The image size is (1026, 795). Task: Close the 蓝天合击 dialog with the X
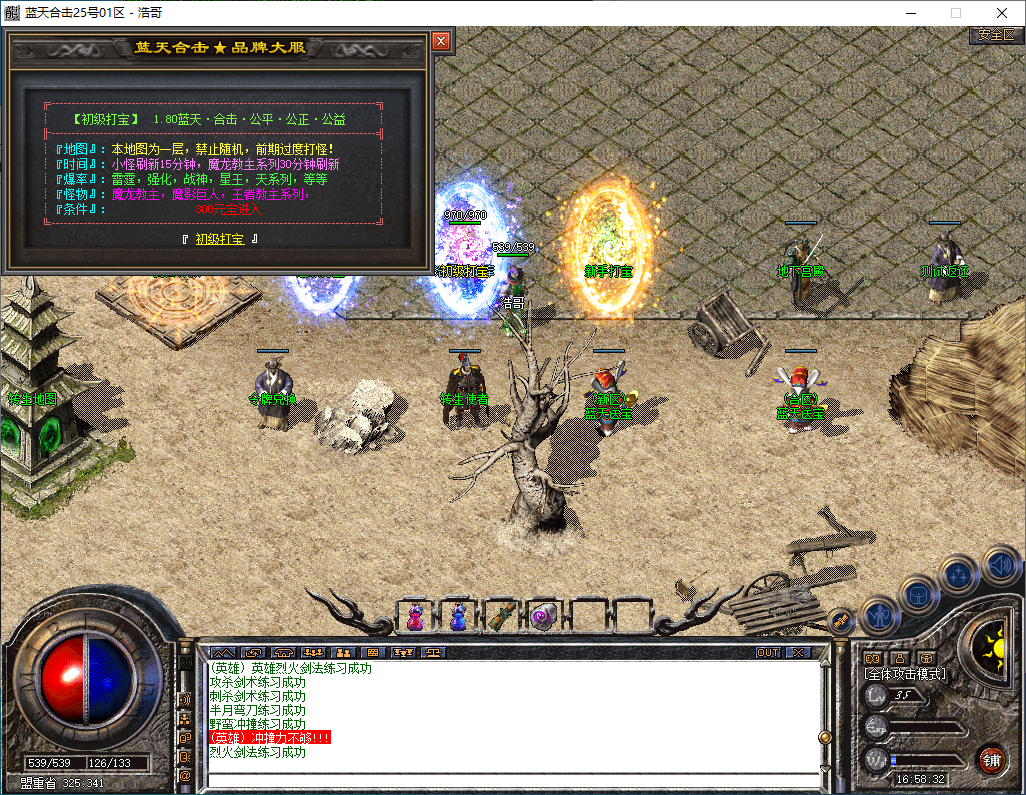441,41
